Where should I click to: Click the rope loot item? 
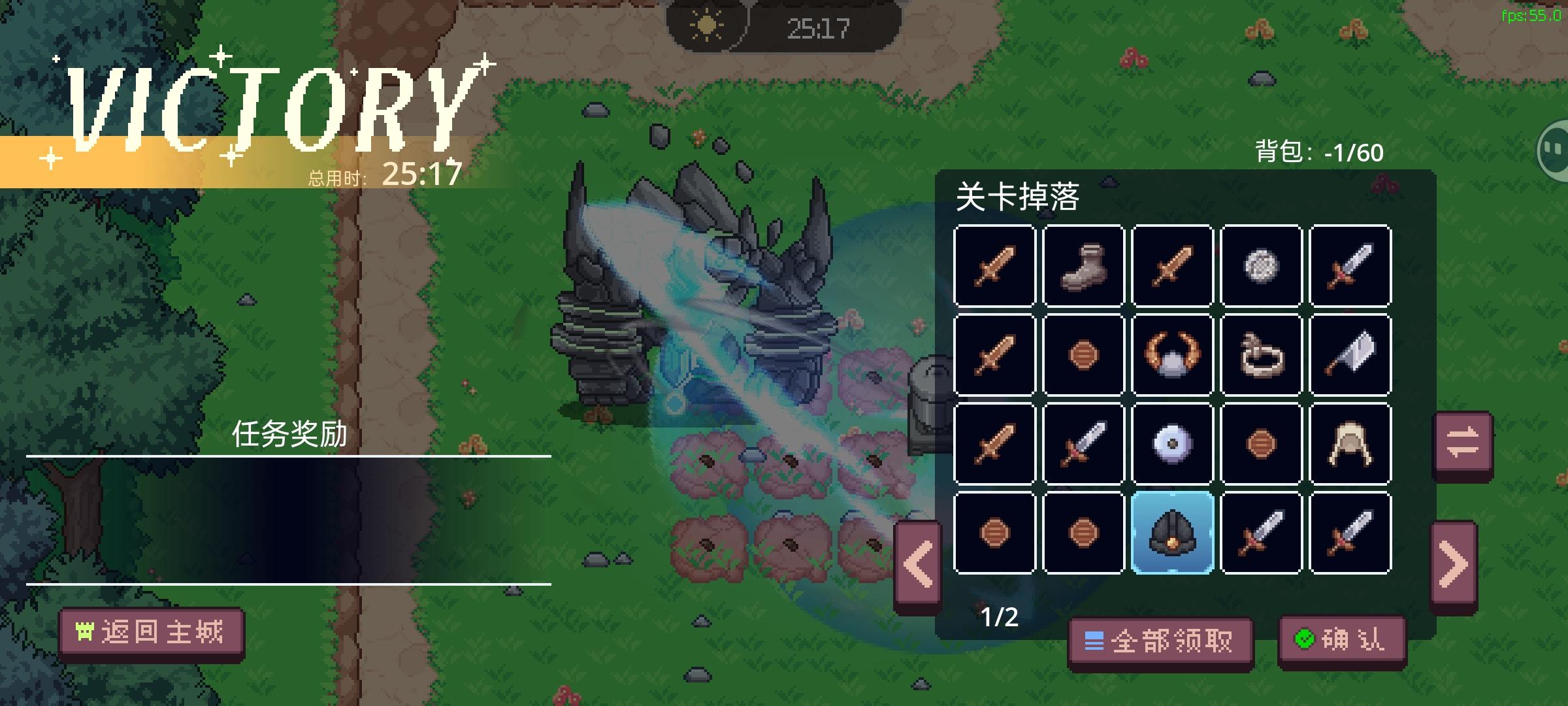point(1260,355)
